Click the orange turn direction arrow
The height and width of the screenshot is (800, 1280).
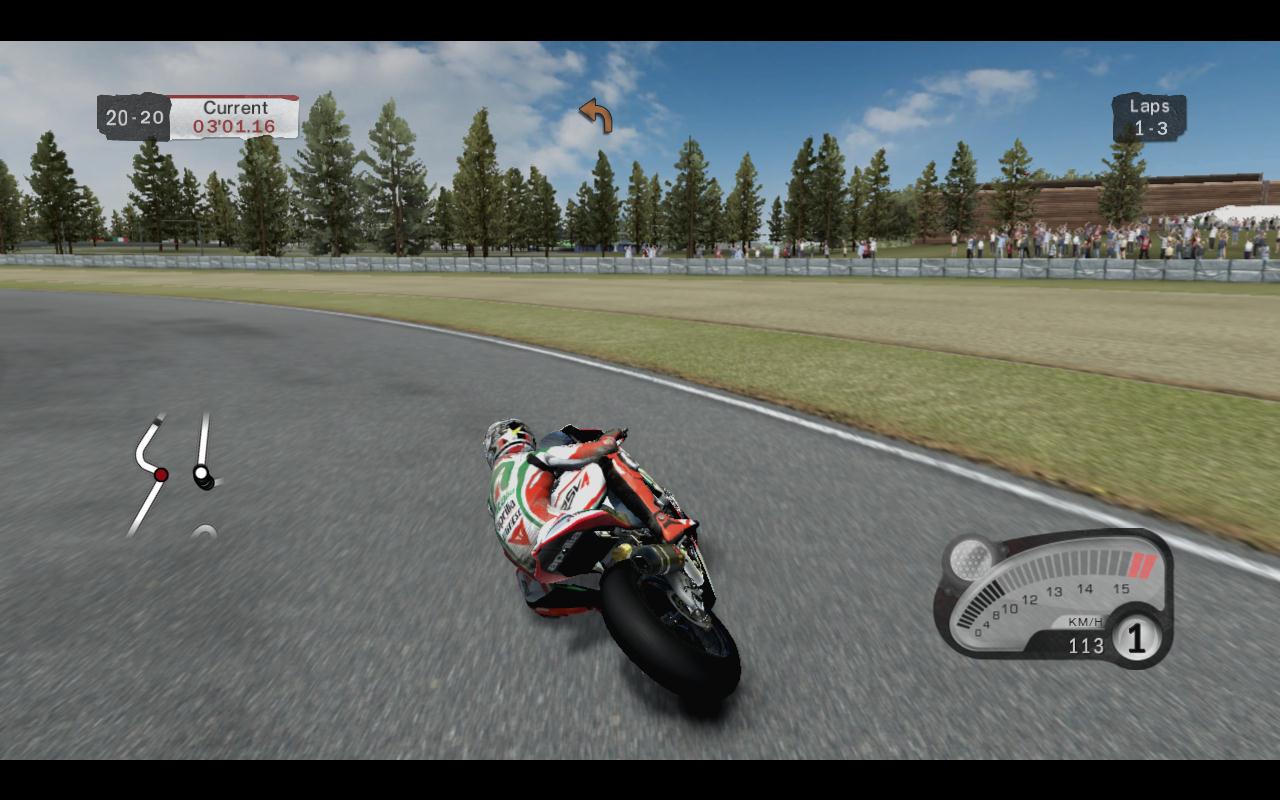596,116
